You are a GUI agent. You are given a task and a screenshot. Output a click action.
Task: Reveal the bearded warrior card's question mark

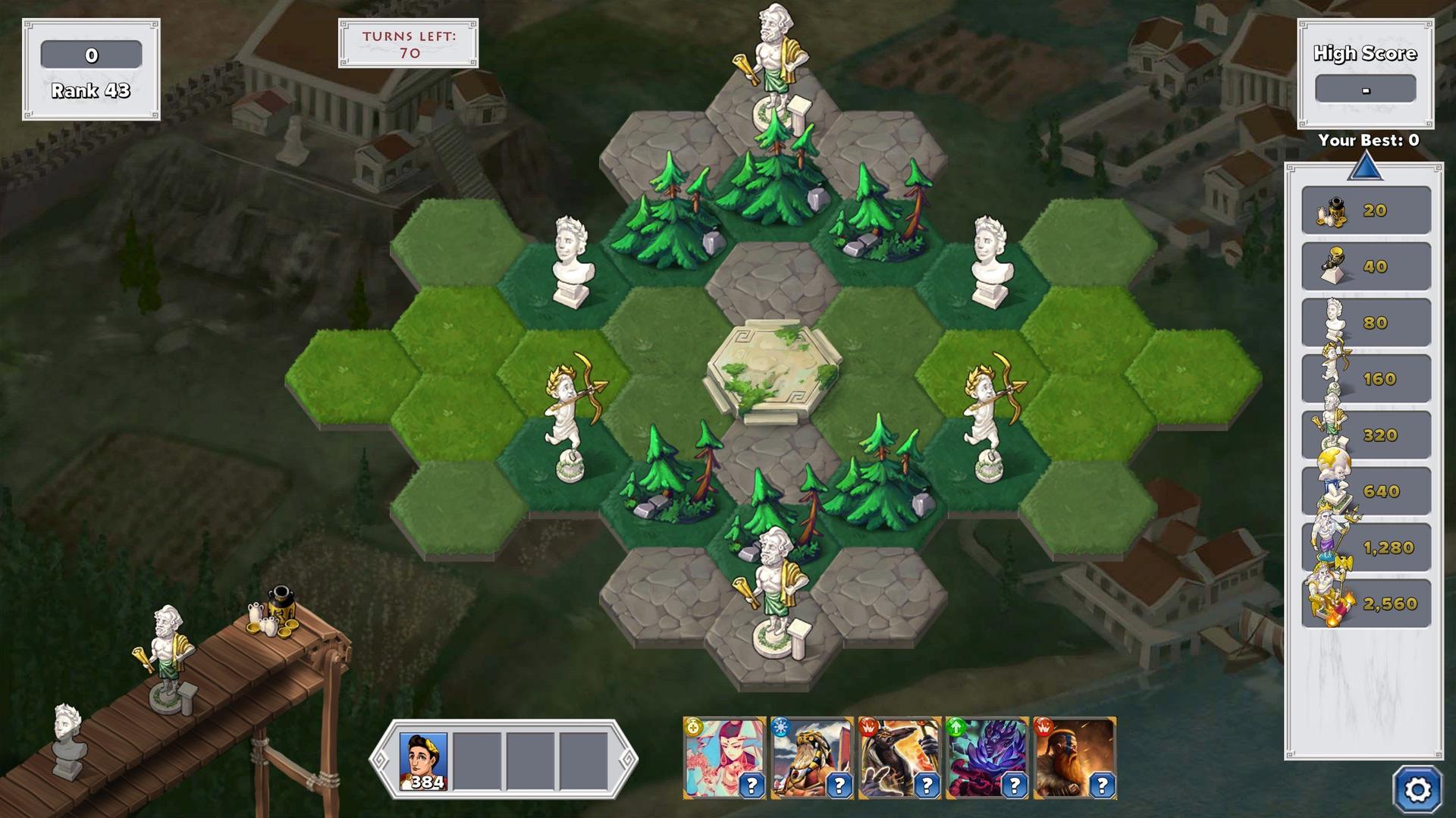1100,785
